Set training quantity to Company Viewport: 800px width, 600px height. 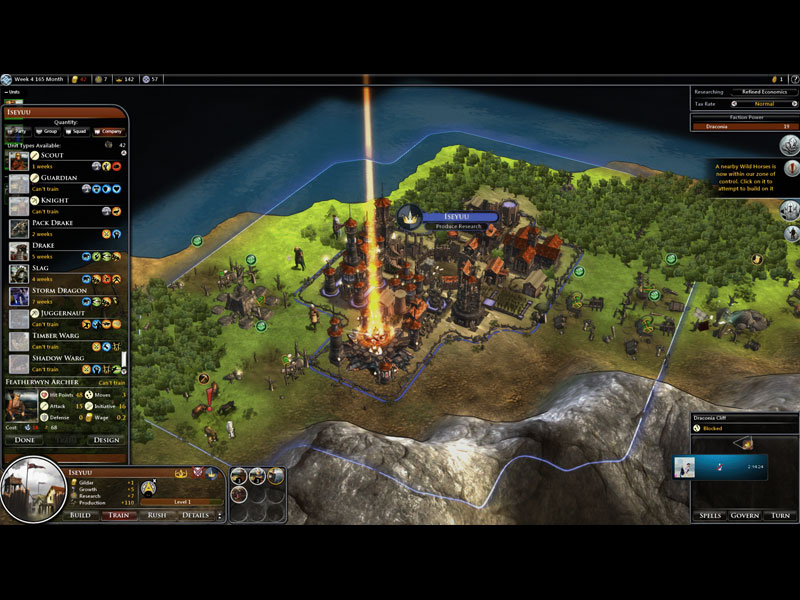pyautogui.click(x=107, y=131)
